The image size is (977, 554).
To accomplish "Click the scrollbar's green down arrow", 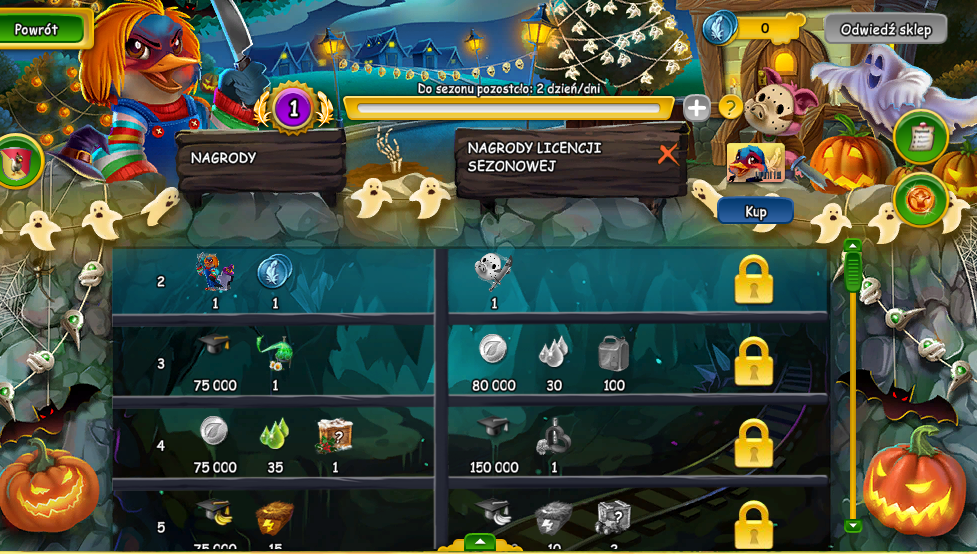I will 852,525.
